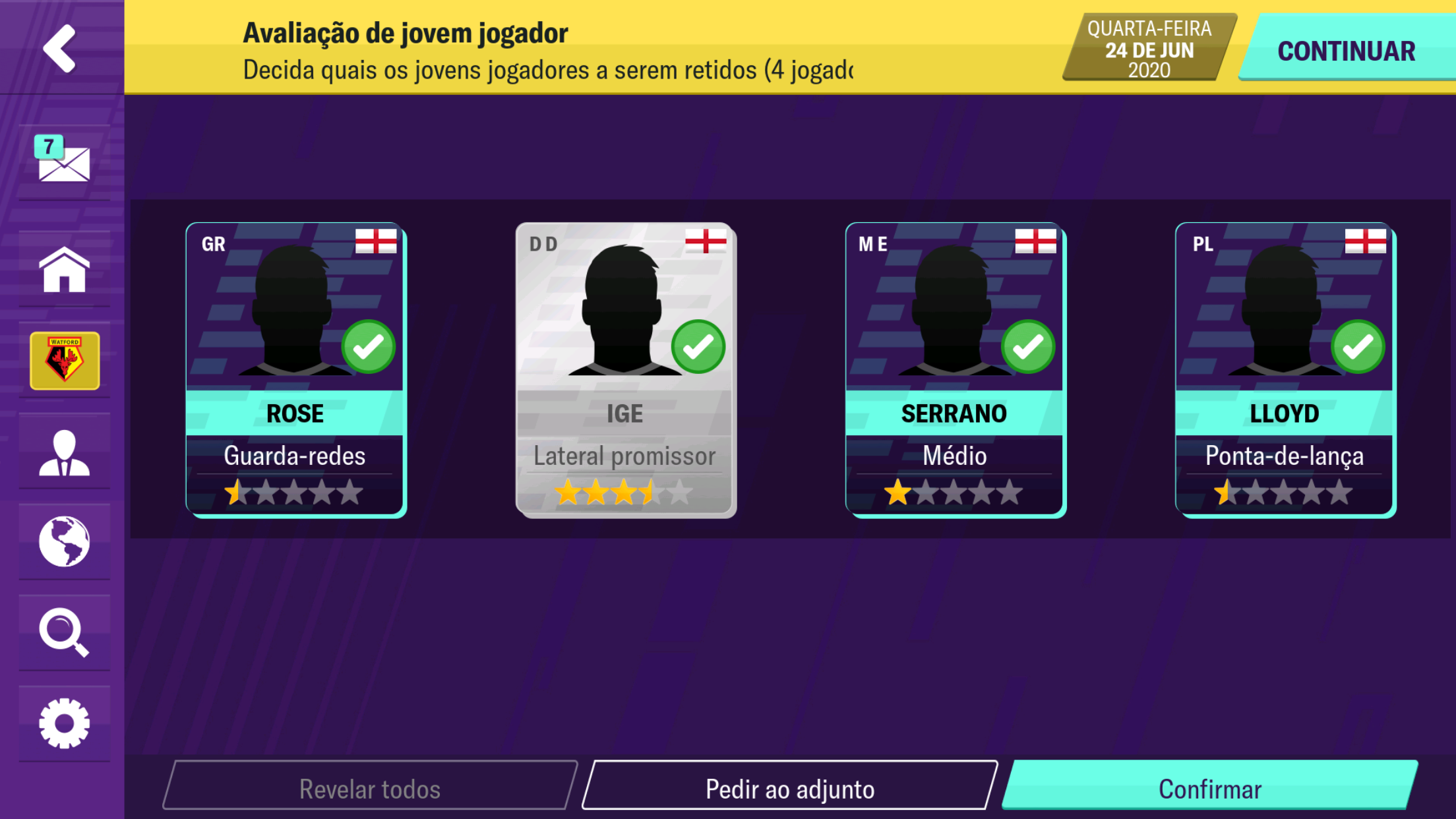Select the date display for 24 de Jun
The width and height of the screenshot is (1456, 819).
coord(1143,47)
